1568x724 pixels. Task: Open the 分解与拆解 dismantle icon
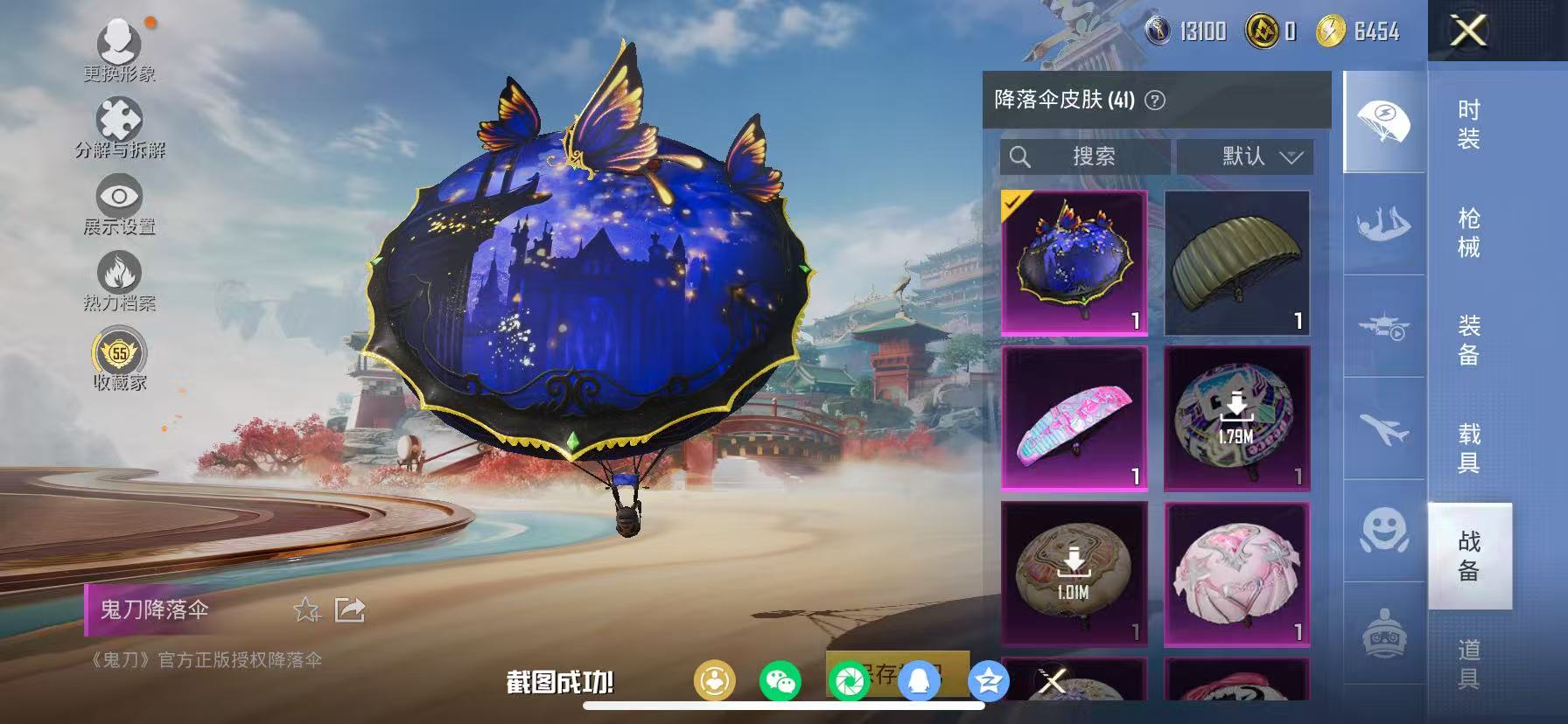click(x=122, y=119)
